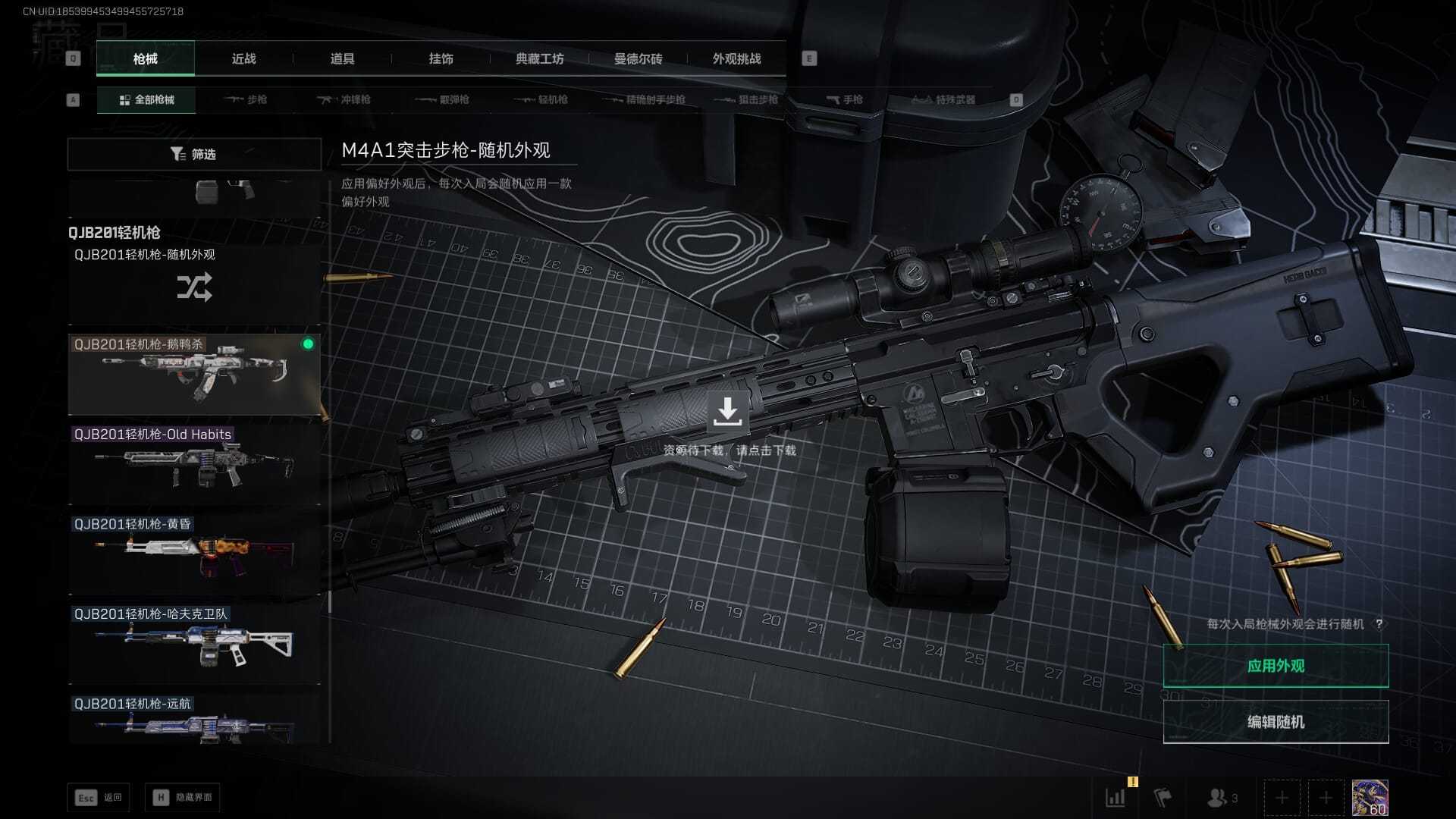Show the 外观挑战 challenges tab
The image size is (1456, 819).
tap(736, 59)
